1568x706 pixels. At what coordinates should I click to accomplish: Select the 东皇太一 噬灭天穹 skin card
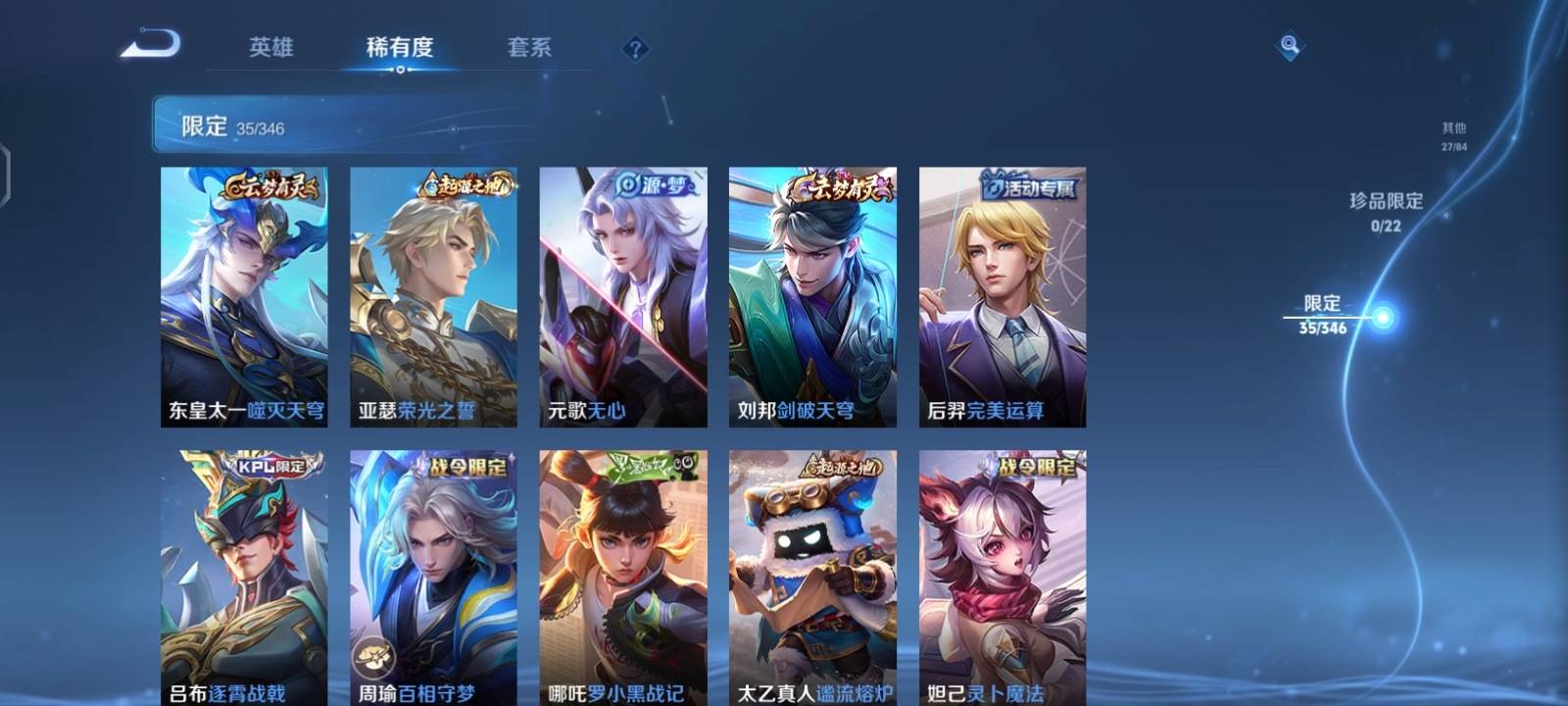[x=244, y=296]
